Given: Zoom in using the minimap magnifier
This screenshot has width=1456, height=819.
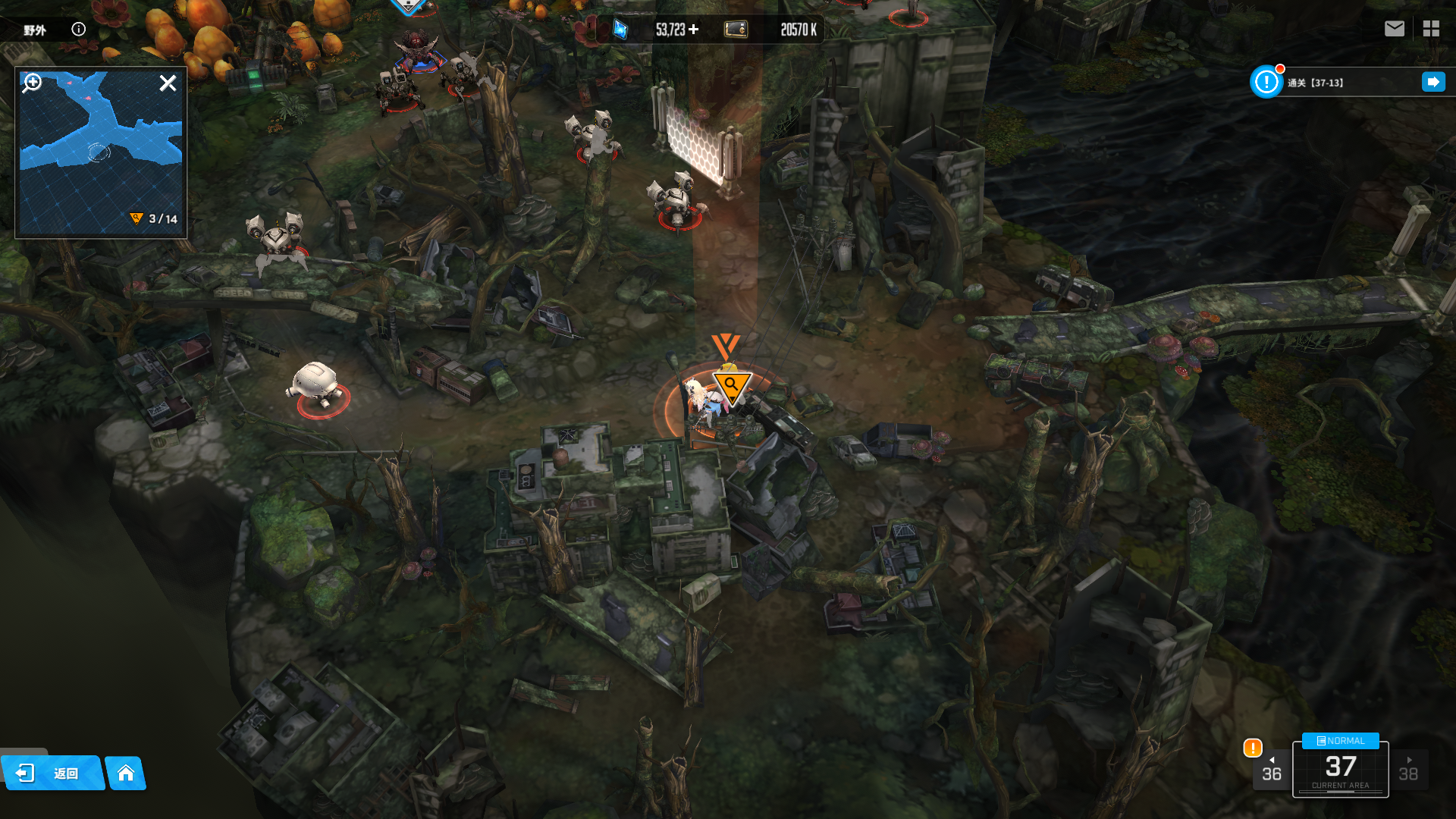Looking at the screenshot, I should tap(32, 83).
